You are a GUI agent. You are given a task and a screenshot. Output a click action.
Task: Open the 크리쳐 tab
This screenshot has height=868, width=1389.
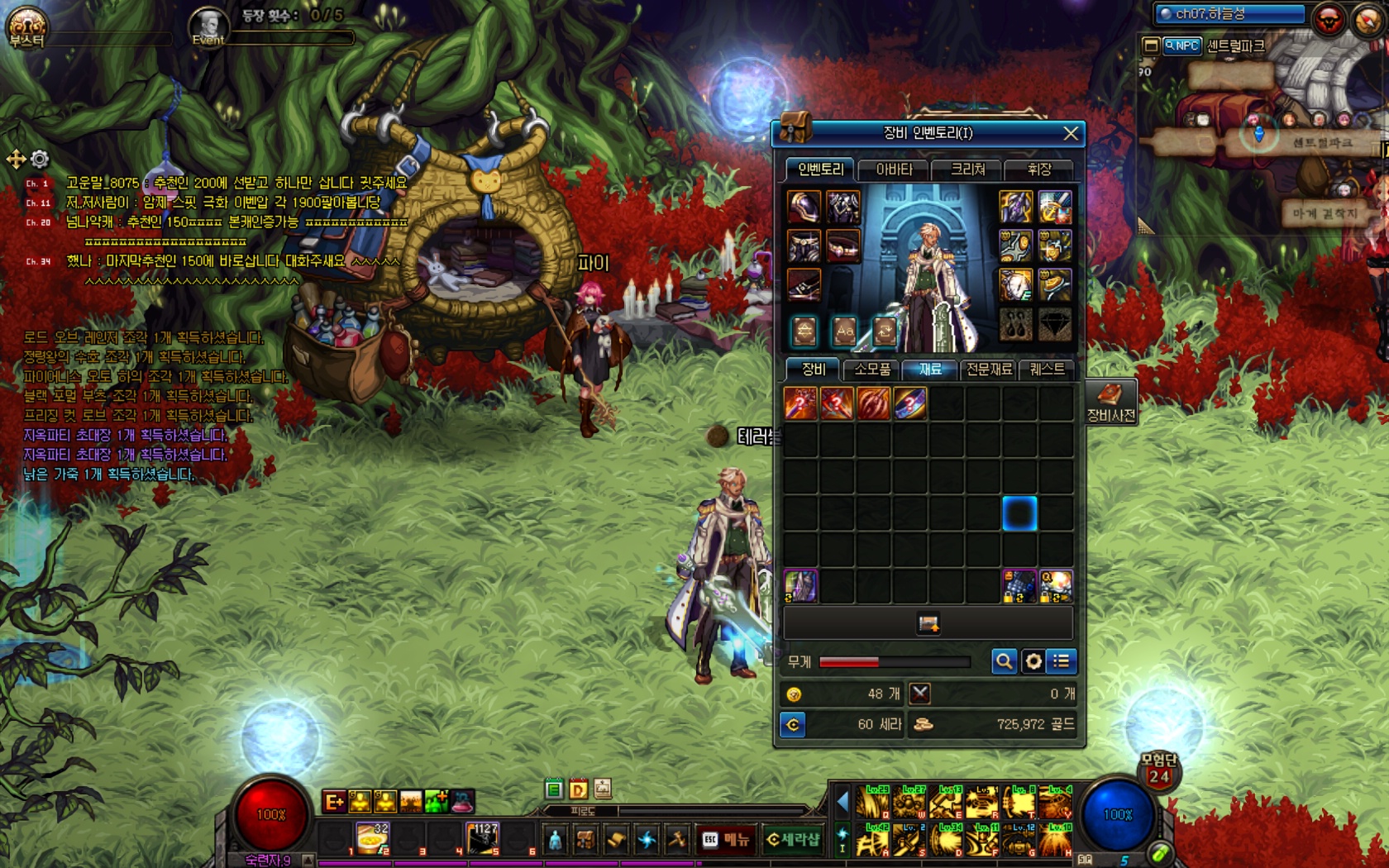pyautogui.click(x=967, y=169)
